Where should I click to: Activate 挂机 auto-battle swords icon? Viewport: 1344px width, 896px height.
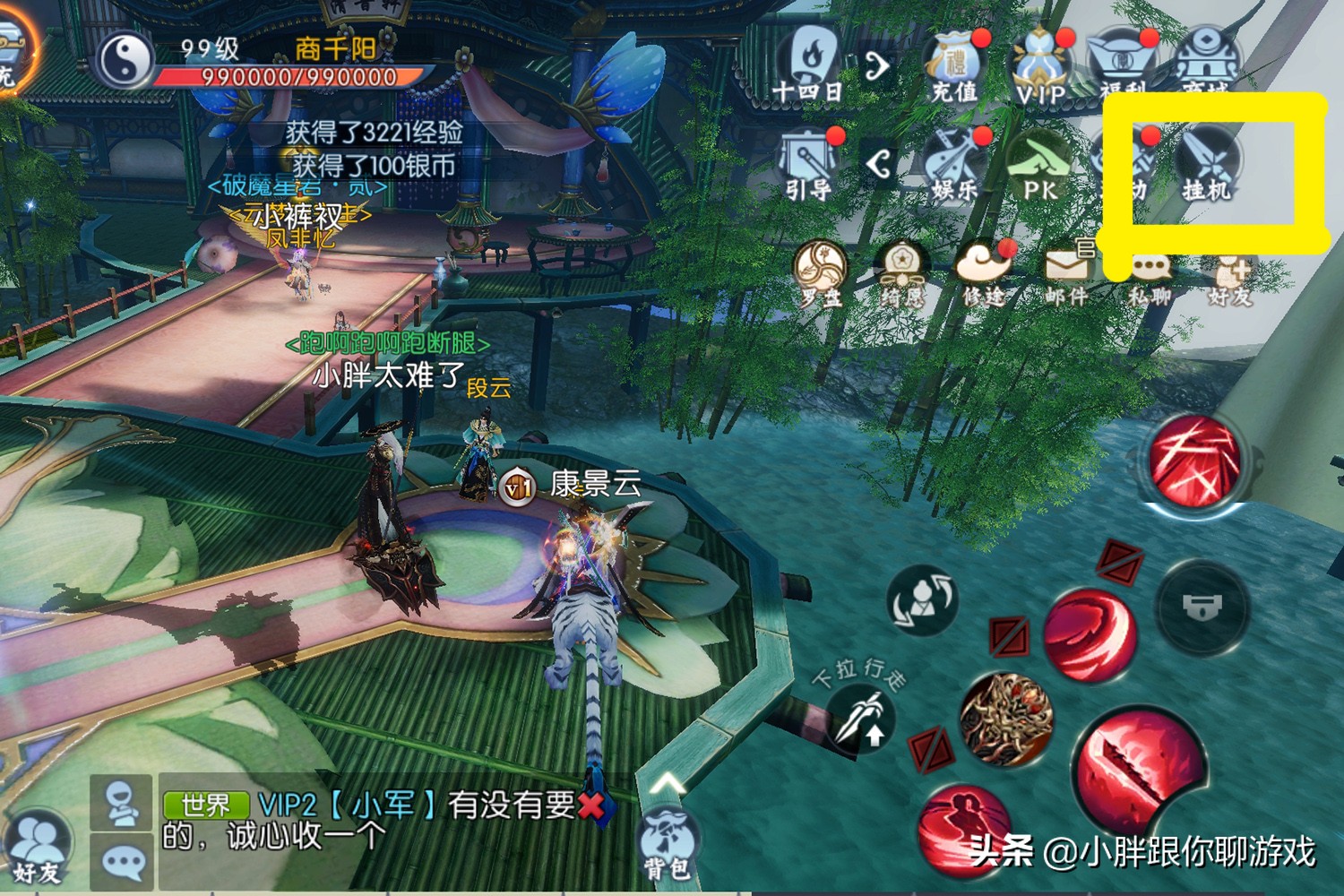[x=1207, y=163]
